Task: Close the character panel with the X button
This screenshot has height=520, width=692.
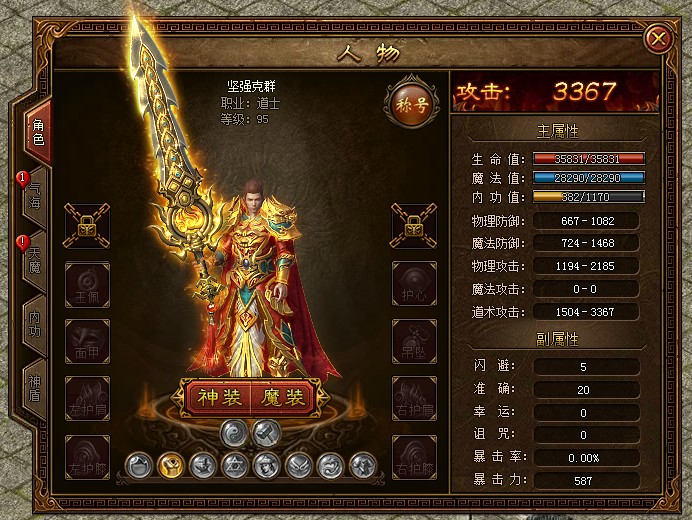Action: click(x=658, y=39)
